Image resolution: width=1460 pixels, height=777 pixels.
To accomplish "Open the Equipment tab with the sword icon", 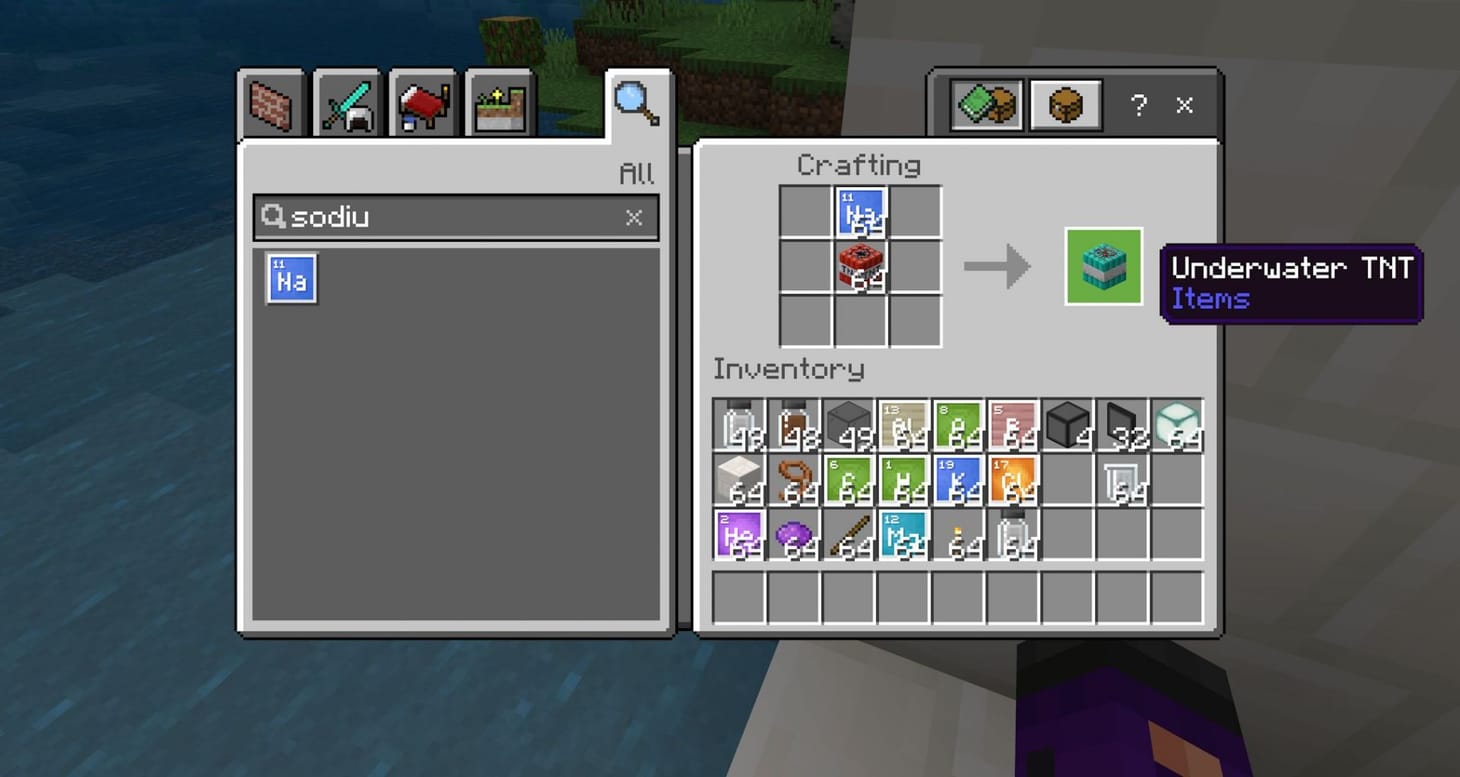I will 347,101.
